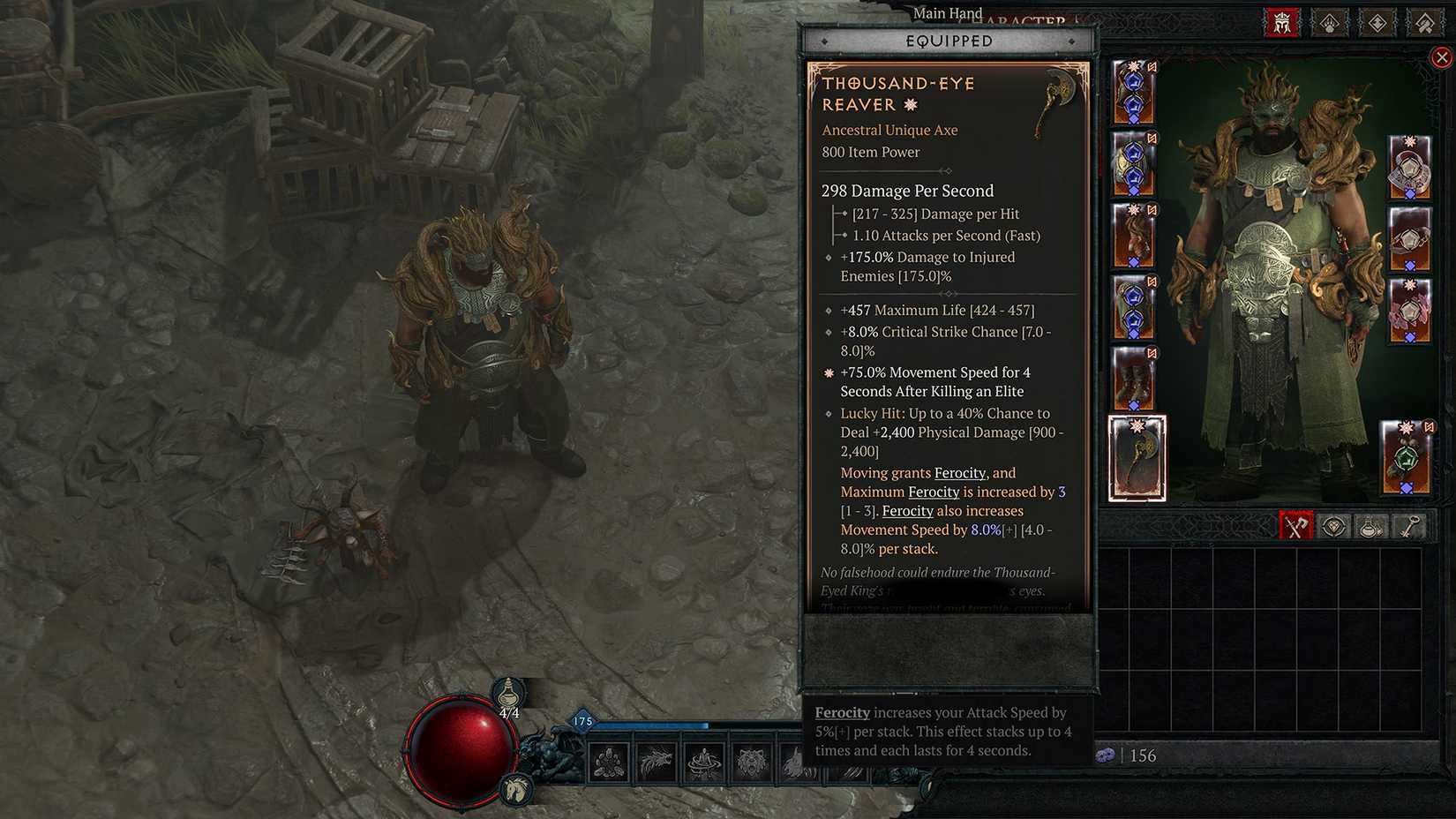This screenshot has height=819, width=1456.
Task: Select the landslide rocks skill icon
Action: coord(609,761)
